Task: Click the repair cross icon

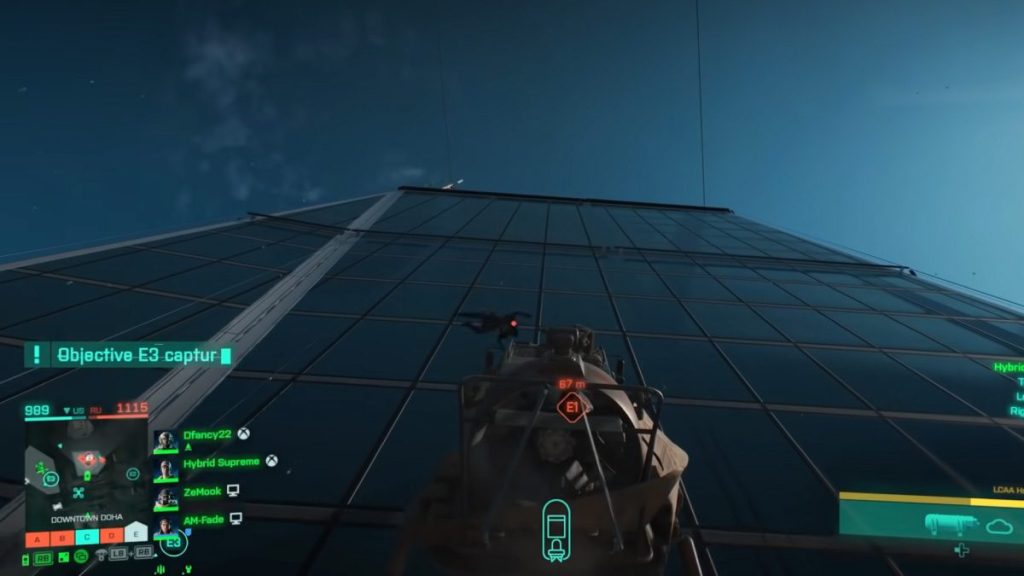Action: pos(962,550)
